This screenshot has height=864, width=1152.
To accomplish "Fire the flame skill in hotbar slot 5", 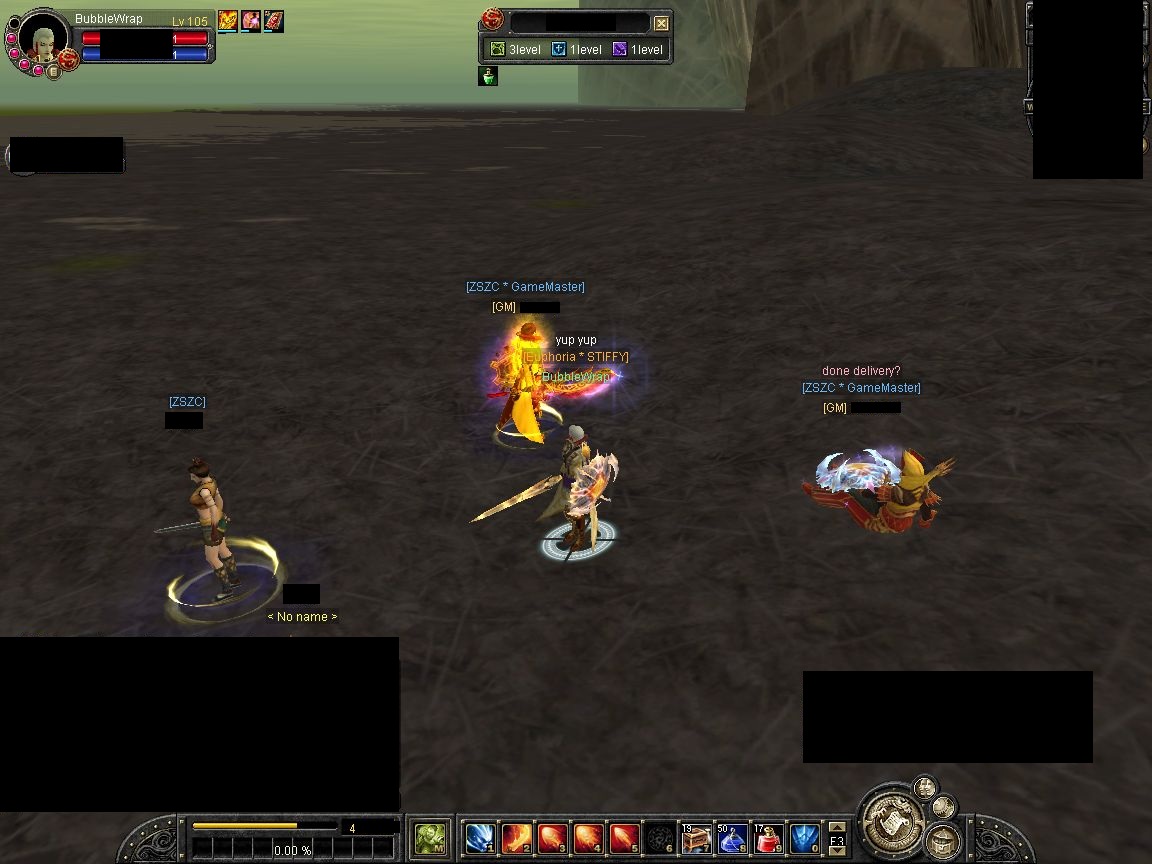I will (624, 837).
